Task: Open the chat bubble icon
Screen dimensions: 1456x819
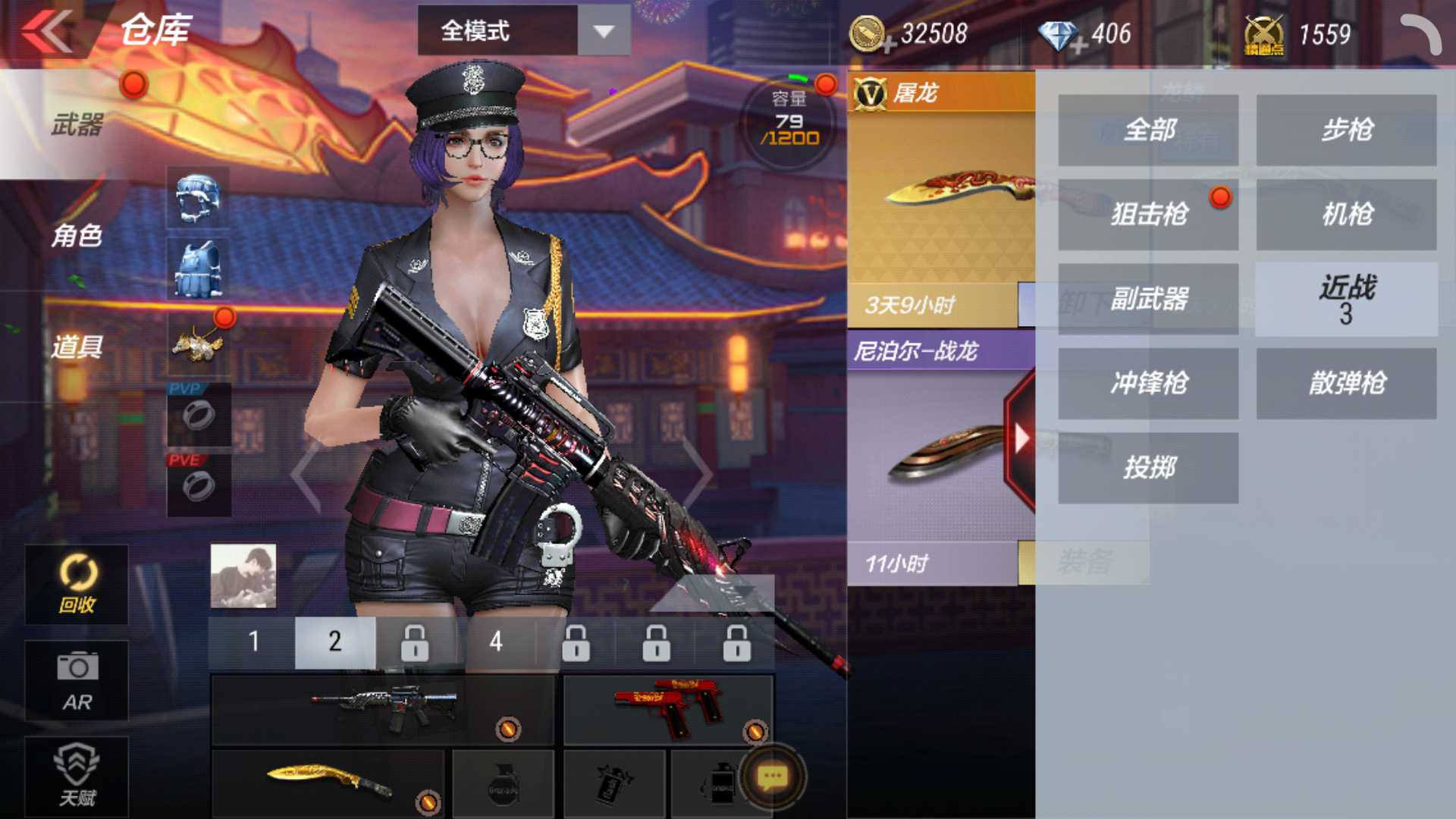Action: pyautogui.click(x=772, y=774)
